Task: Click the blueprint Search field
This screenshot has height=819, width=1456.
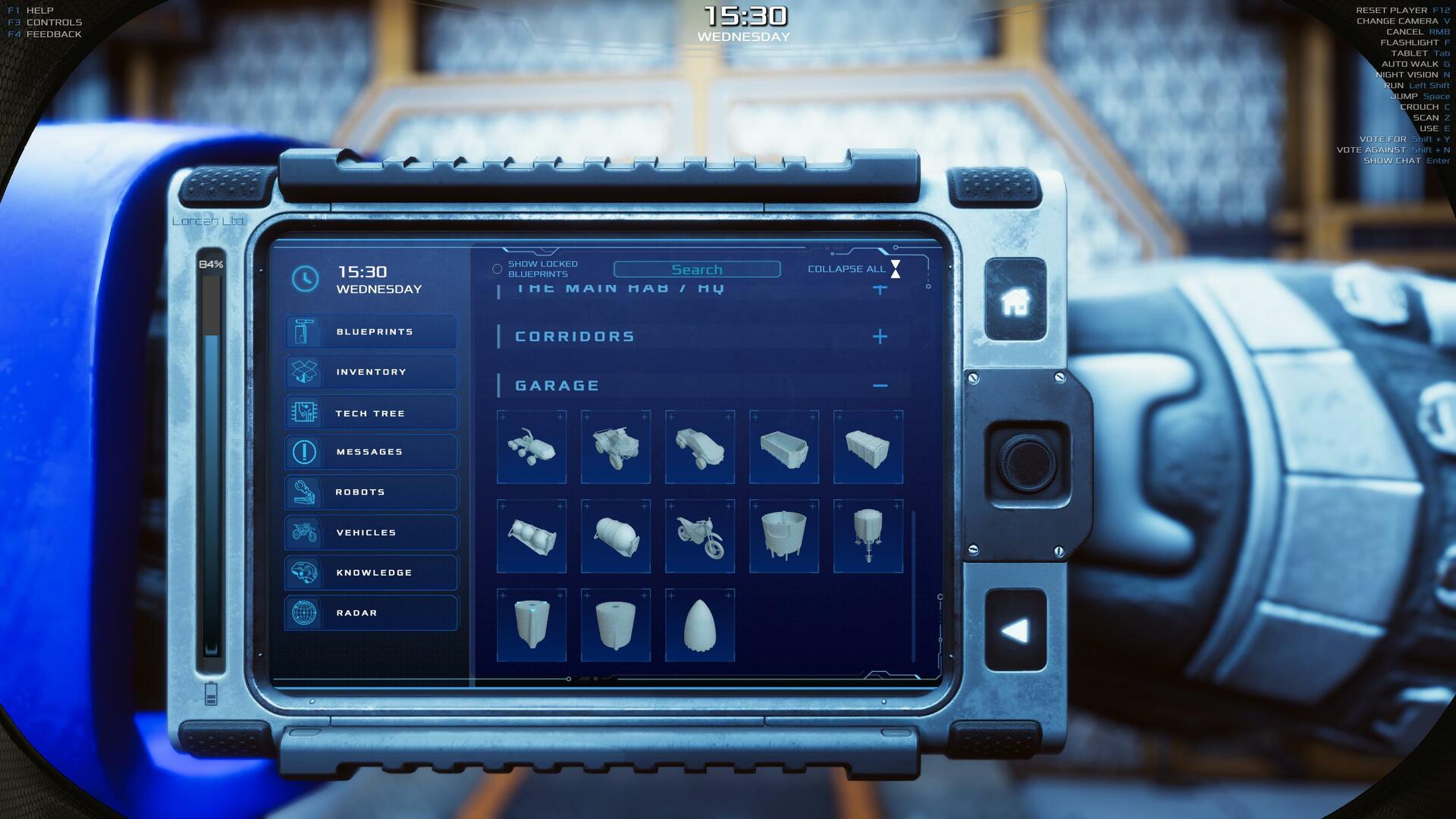Action: pos(696,269)
